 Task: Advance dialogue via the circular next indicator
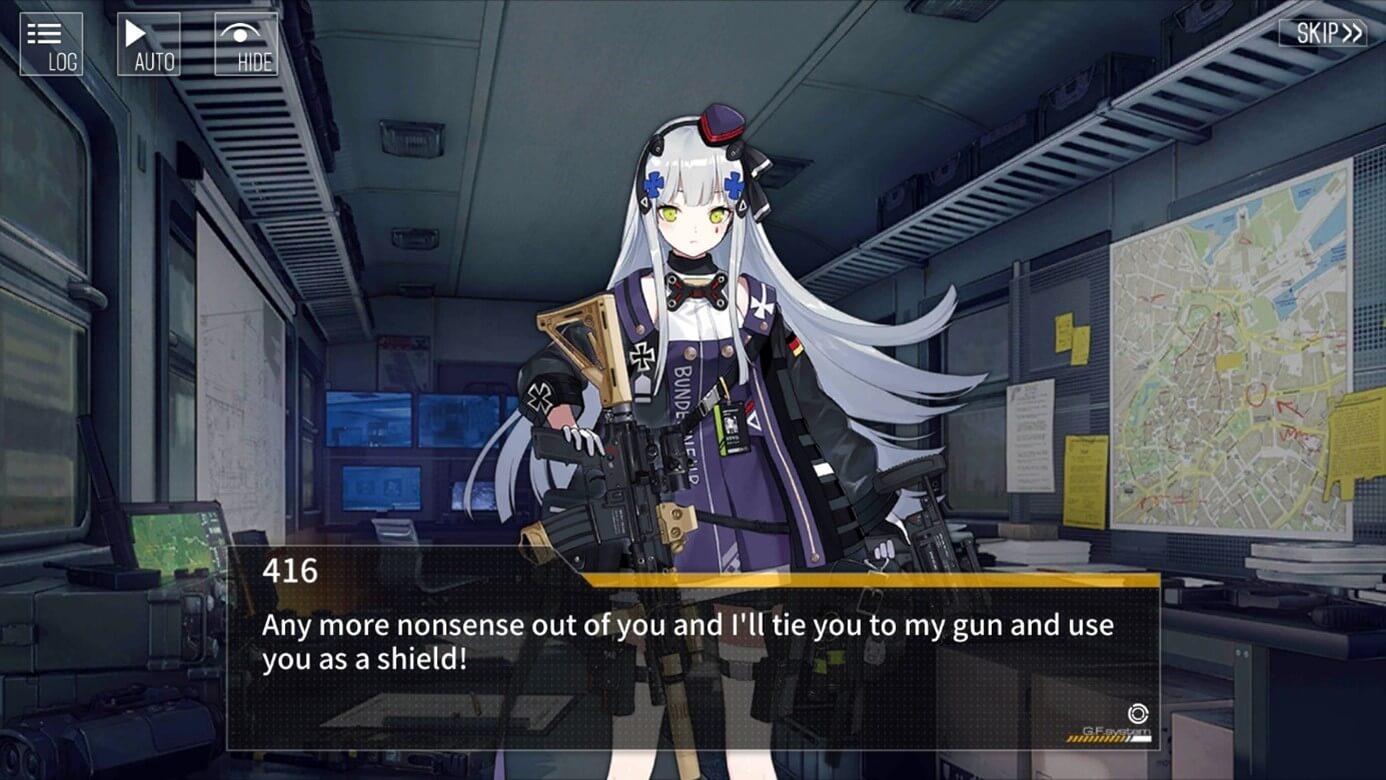(1137, 713)
